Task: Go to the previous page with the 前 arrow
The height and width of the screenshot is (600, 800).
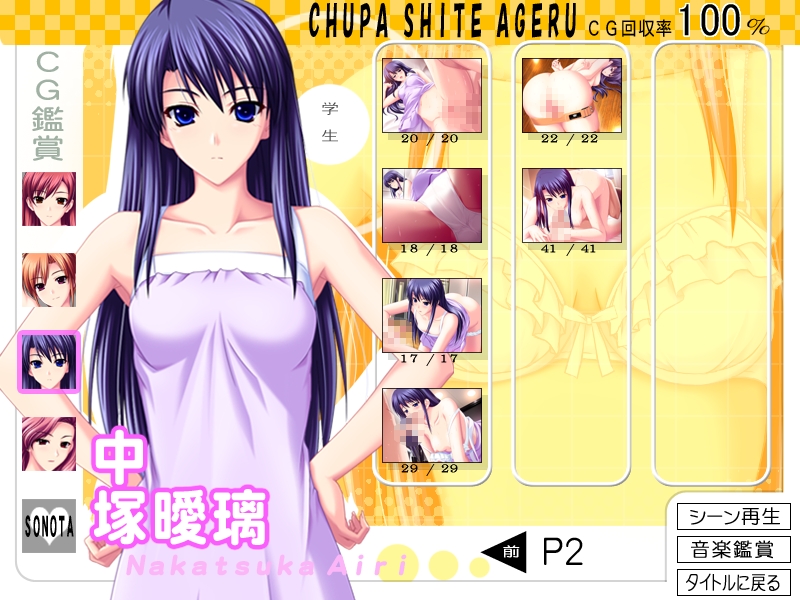Action: click(504, 551)
